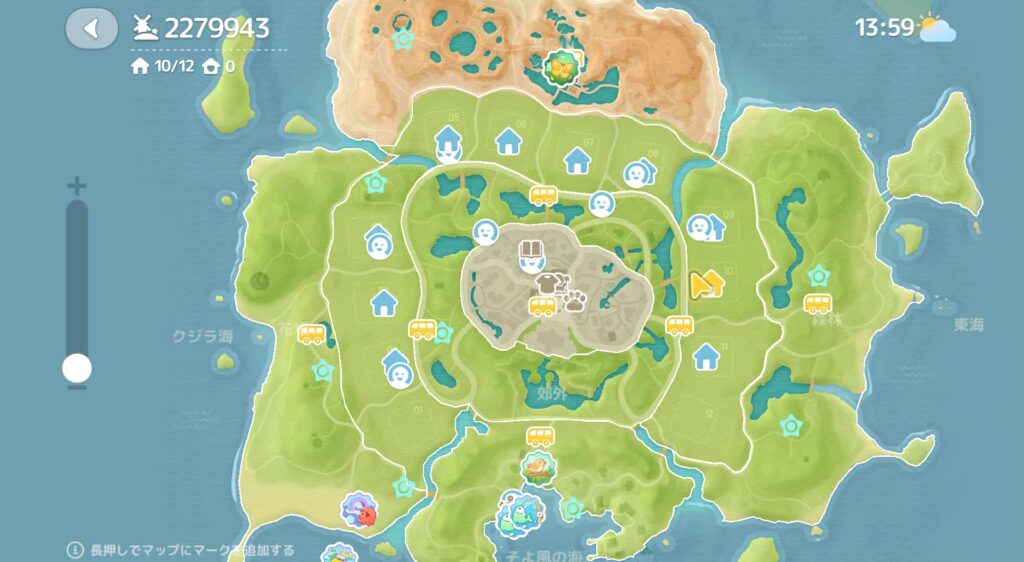The height and width of the screenshot is (562, 1024).
Task: Open the t-shirt clothing shop marker
Action: coord(546,284)
